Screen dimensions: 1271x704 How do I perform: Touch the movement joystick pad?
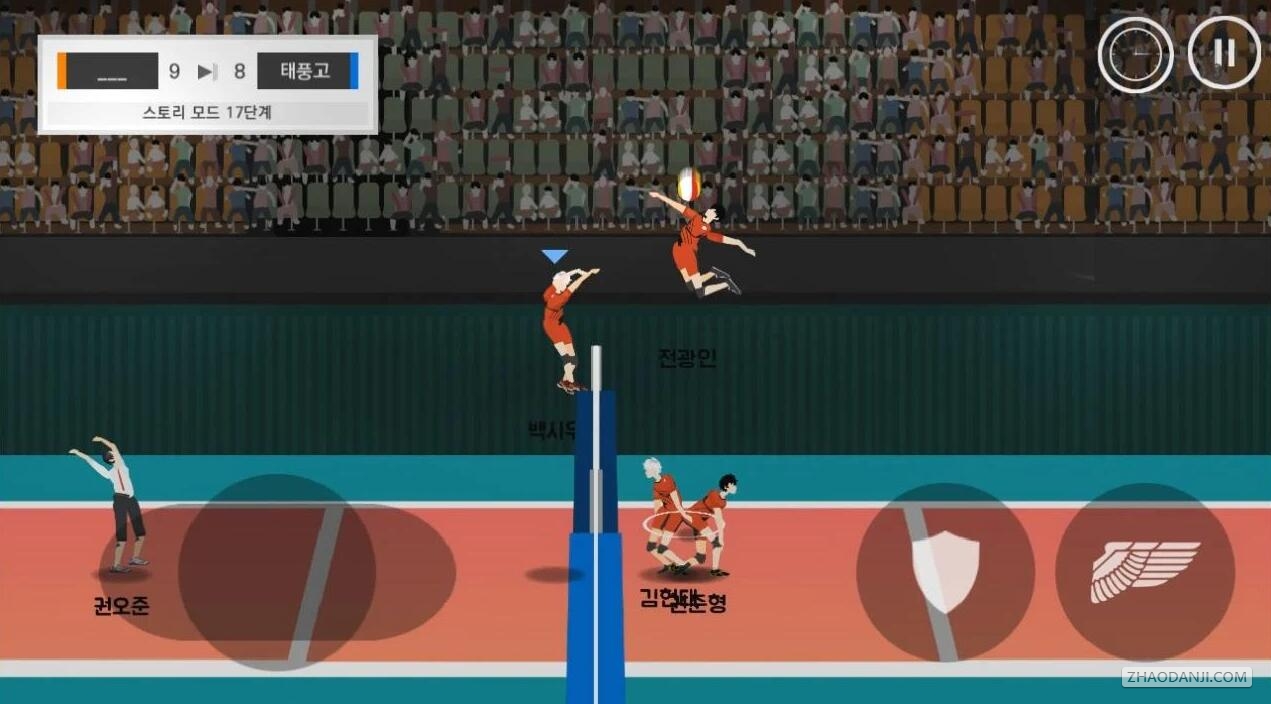(277, 571)
